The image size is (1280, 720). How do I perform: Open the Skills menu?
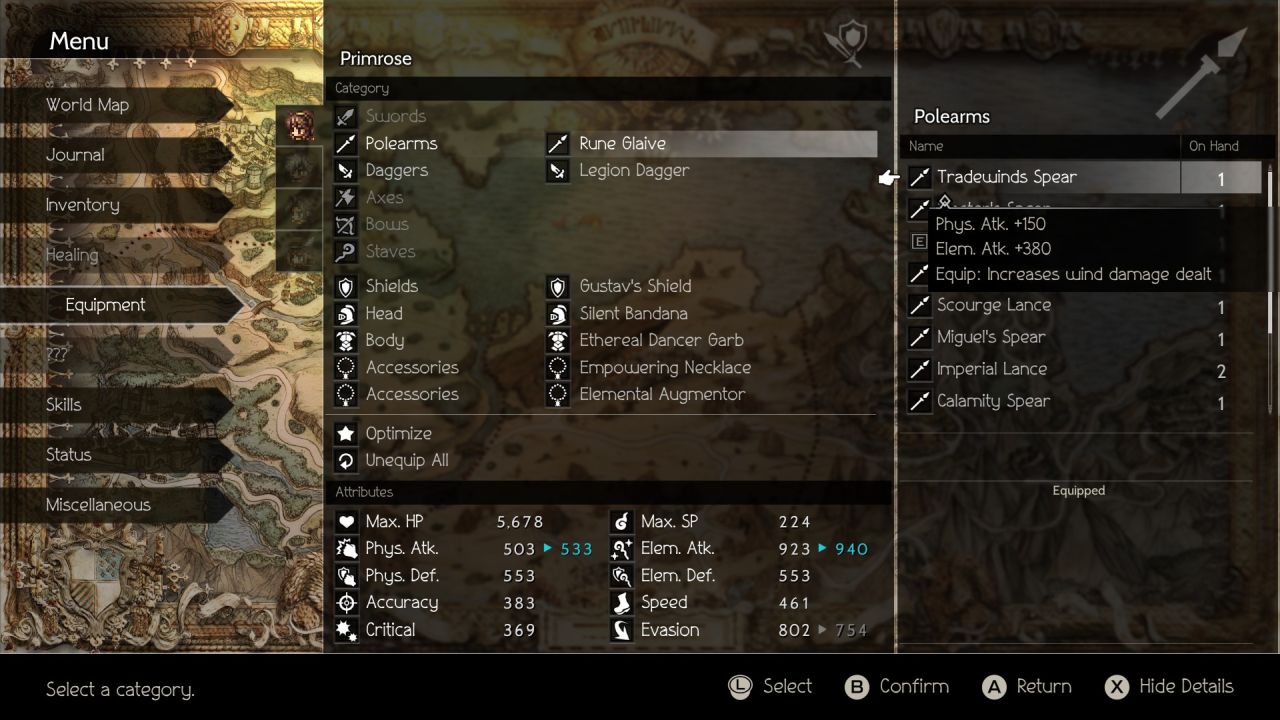pyautogui.click(x=63, y=405)
